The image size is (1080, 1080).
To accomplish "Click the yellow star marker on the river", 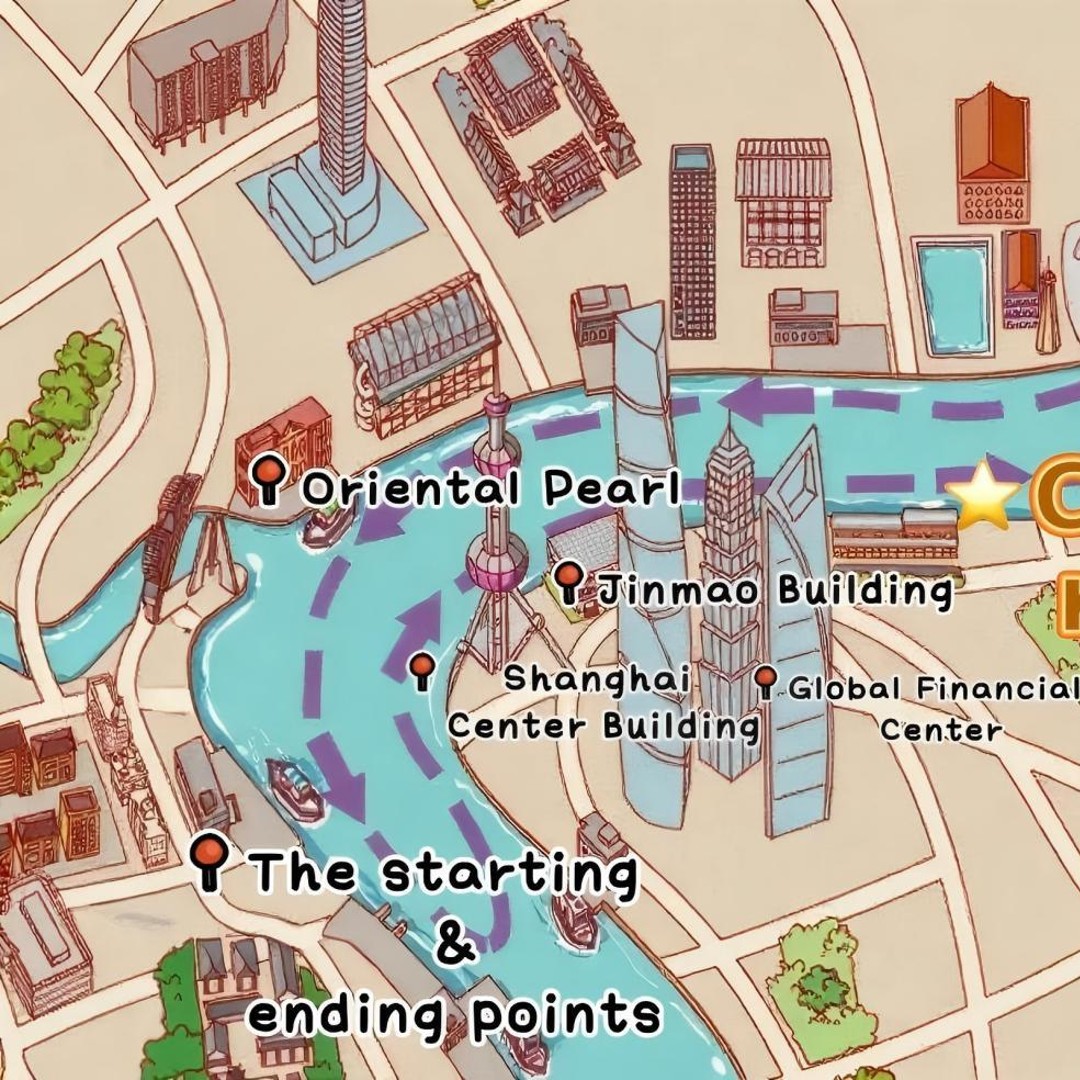I will [982, 496].
